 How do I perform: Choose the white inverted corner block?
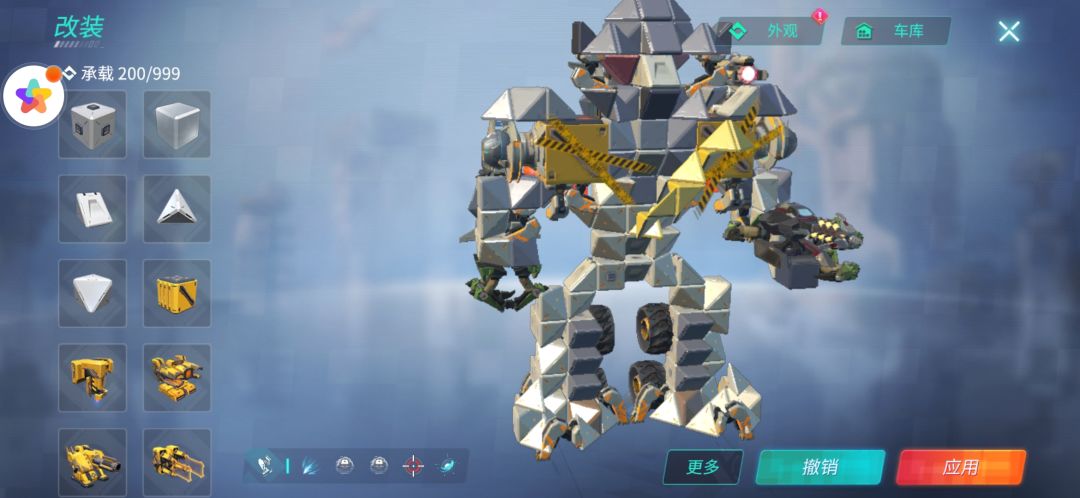tap(92, 293)
